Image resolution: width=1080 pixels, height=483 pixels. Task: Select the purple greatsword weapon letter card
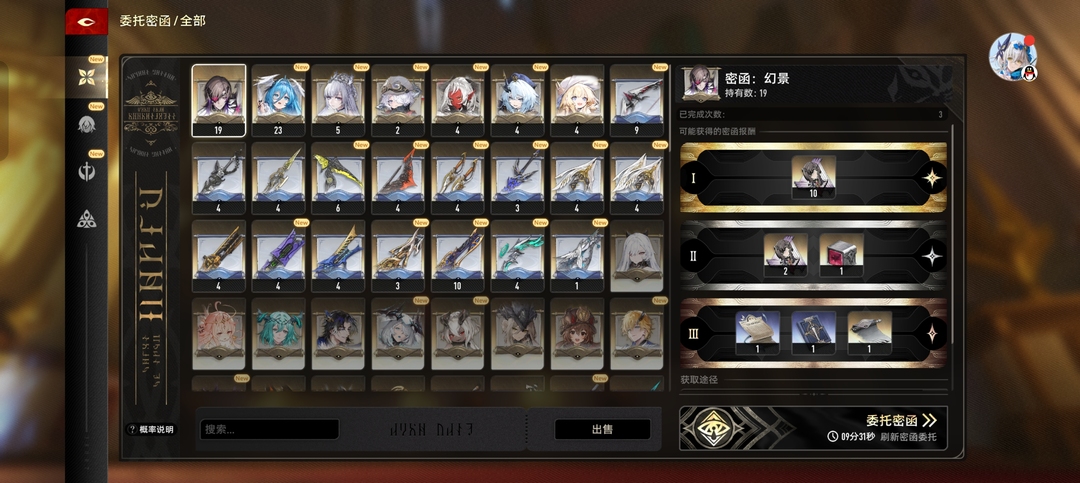coord(278,255)
